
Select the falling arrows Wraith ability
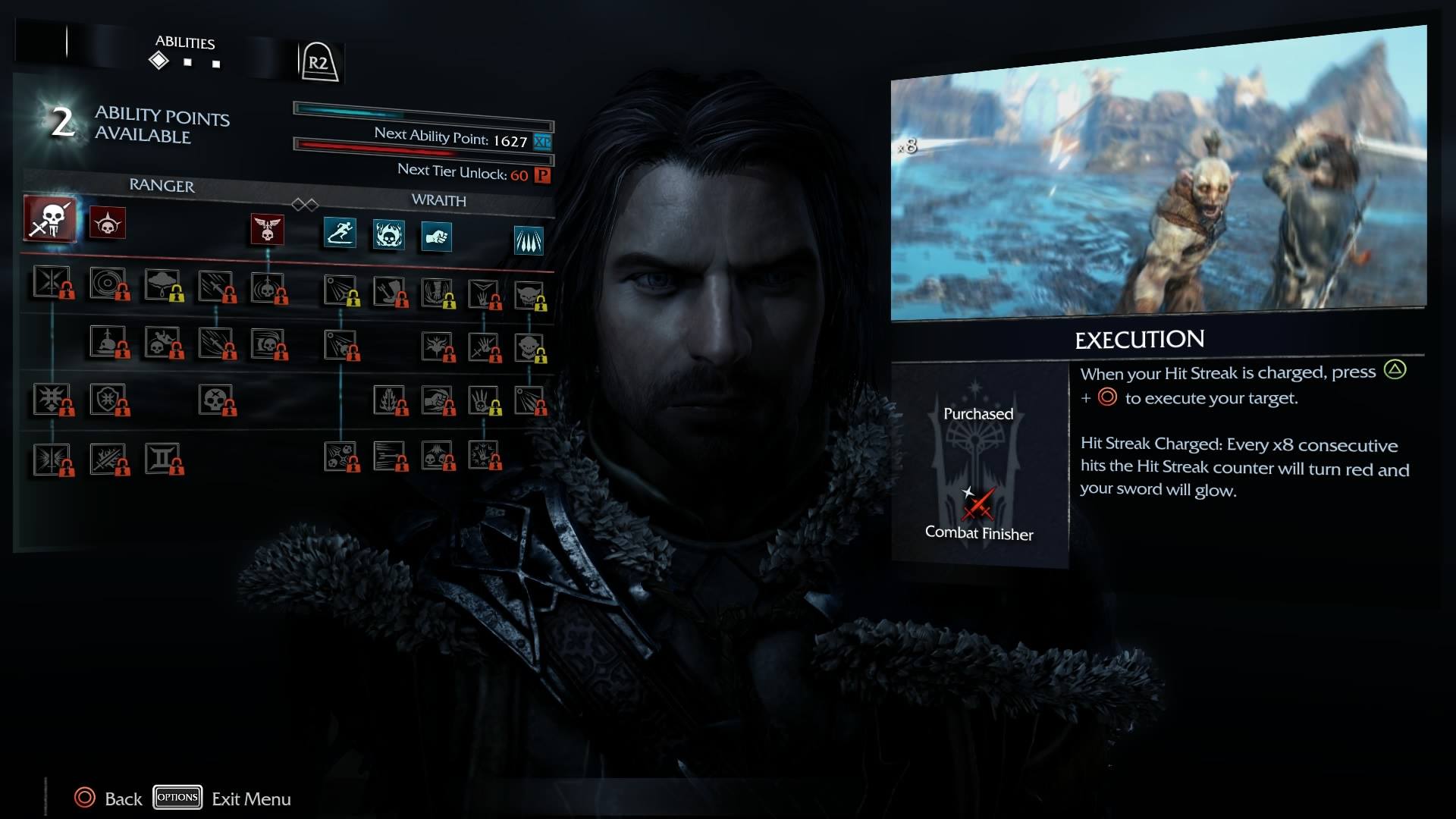click(x=529, y=241)
